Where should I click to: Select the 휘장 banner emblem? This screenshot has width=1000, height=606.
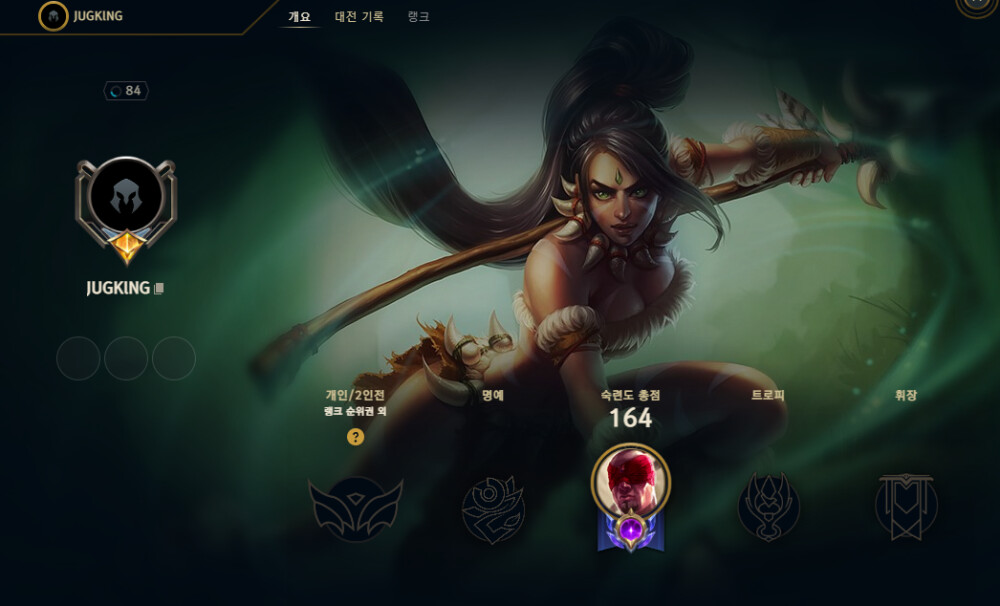pos(905,506)
